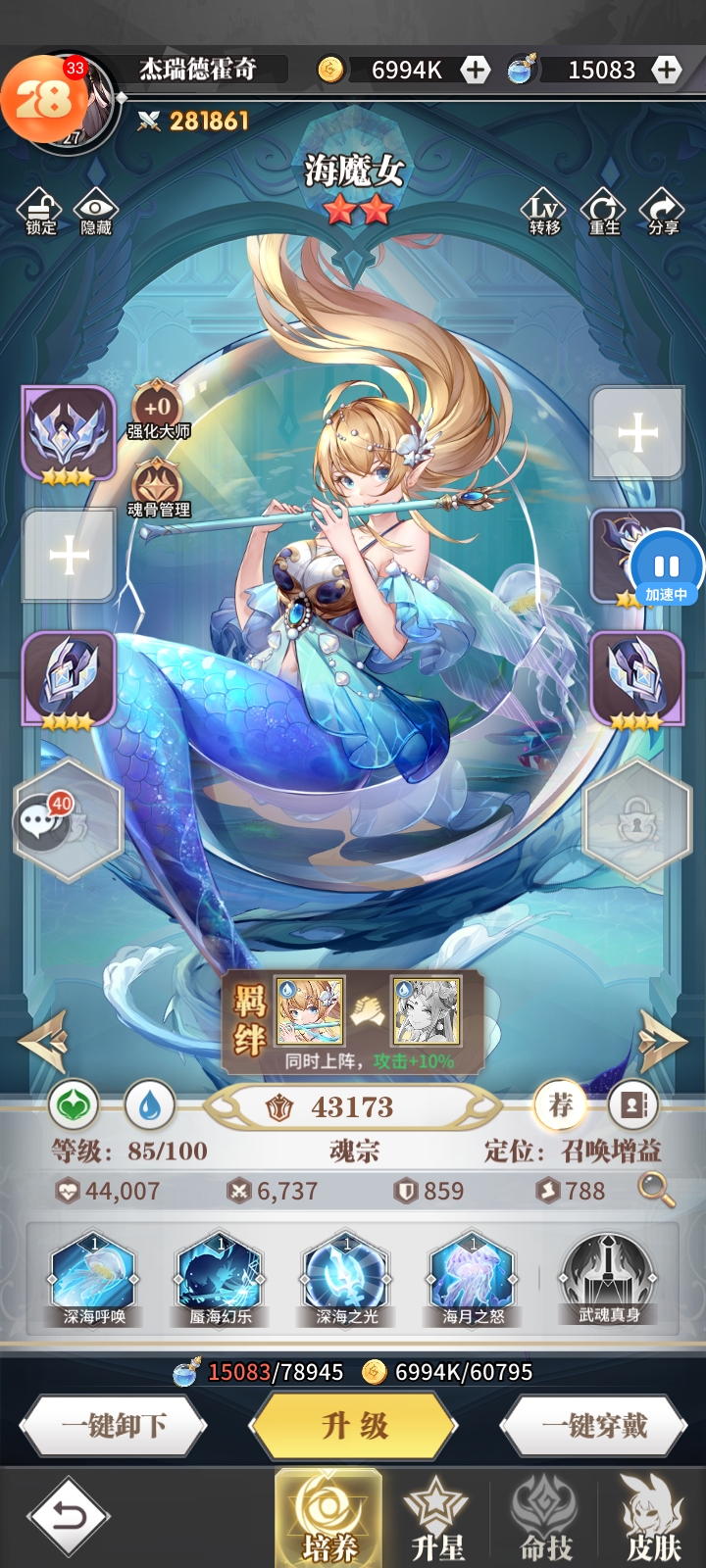Tap the 升级 level-up button
The image size is (706, 1568).
[354, 1426]
